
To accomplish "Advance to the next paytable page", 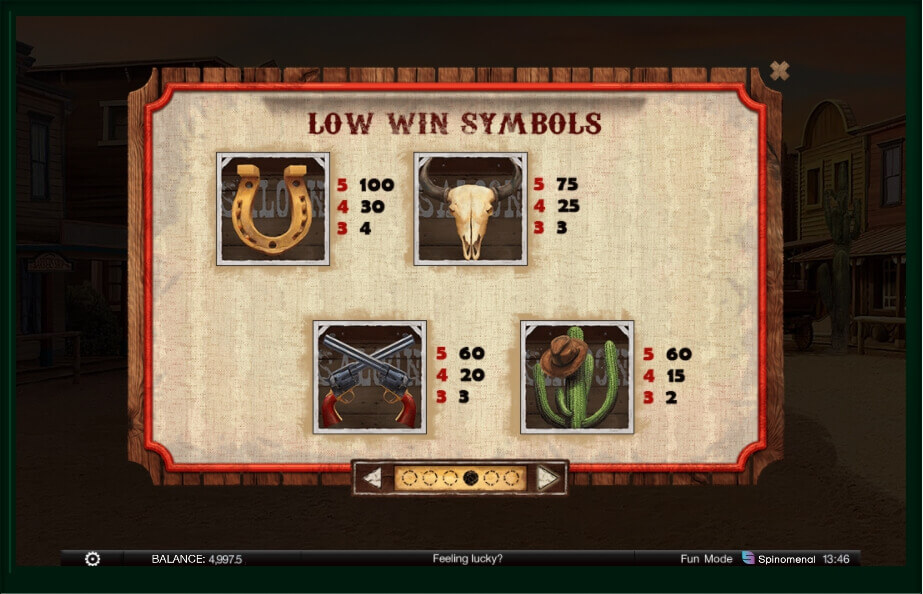I will (547, 478).
